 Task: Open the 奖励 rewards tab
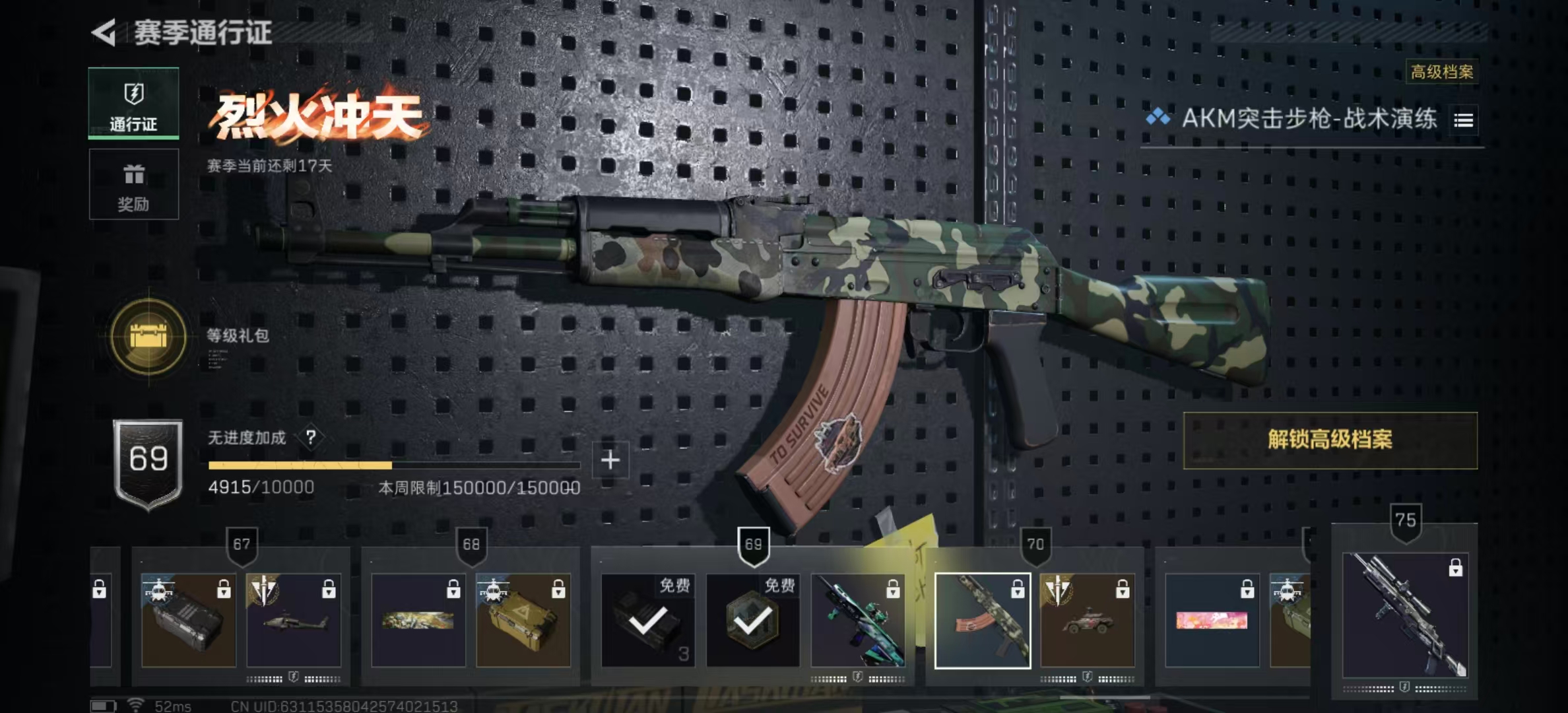[133, 184]
